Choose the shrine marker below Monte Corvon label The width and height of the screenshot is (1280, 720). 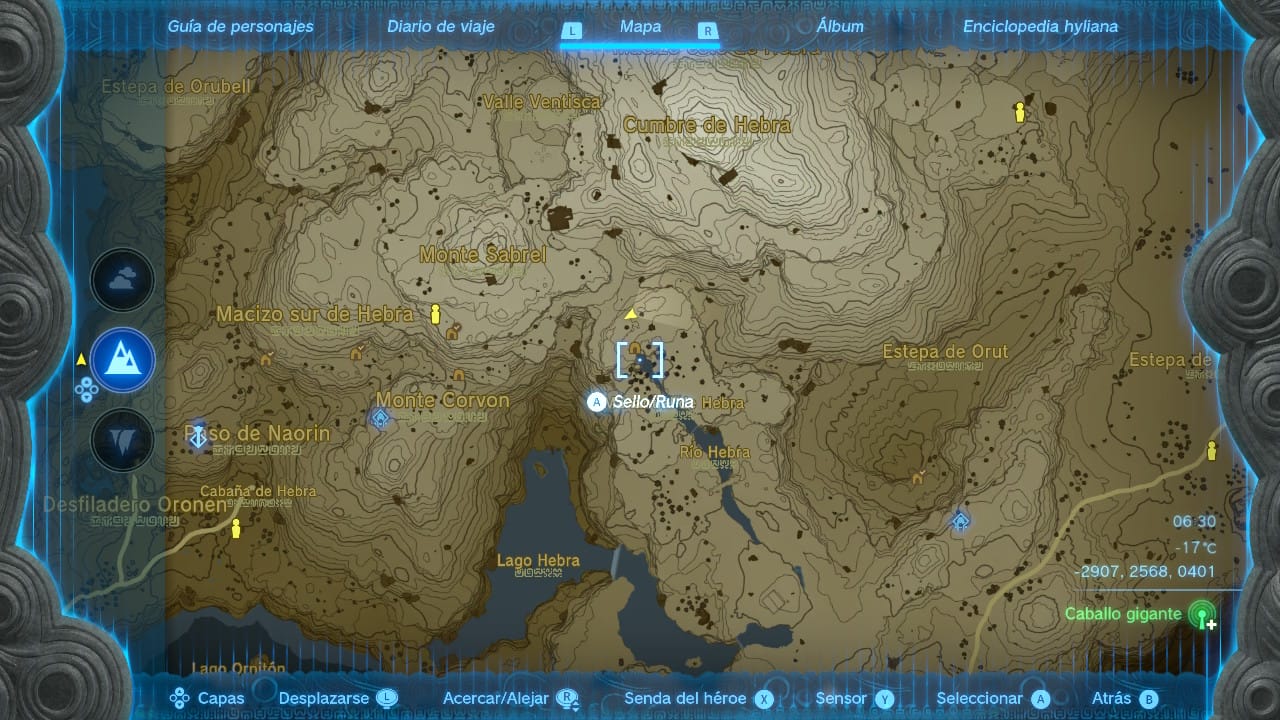tap(380, 419)
